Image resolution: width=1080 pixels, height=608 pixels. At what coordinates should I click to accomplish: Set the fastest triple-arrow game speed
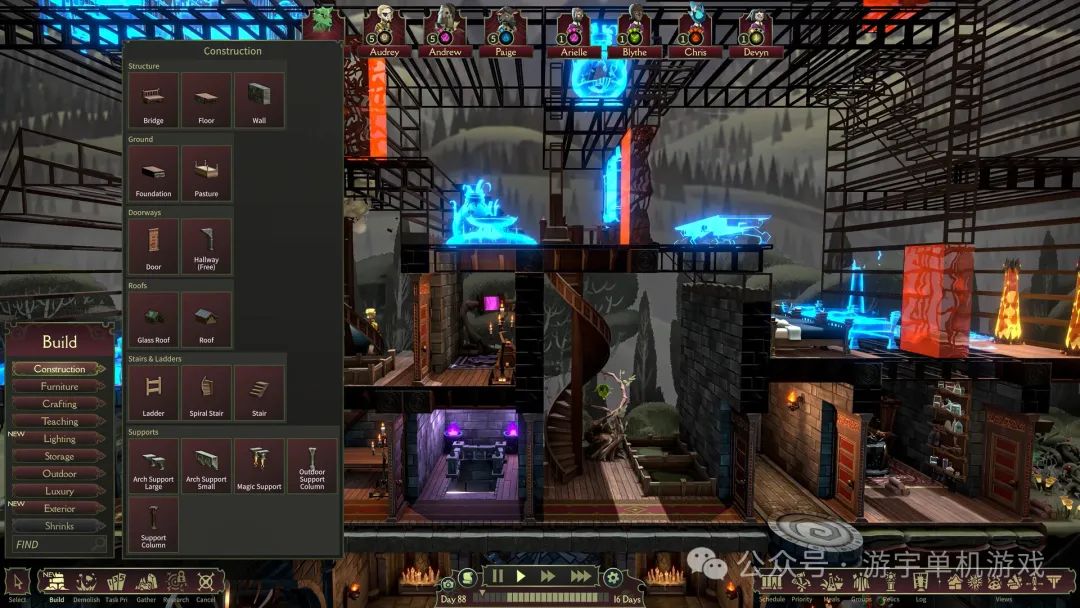[581, 576]
